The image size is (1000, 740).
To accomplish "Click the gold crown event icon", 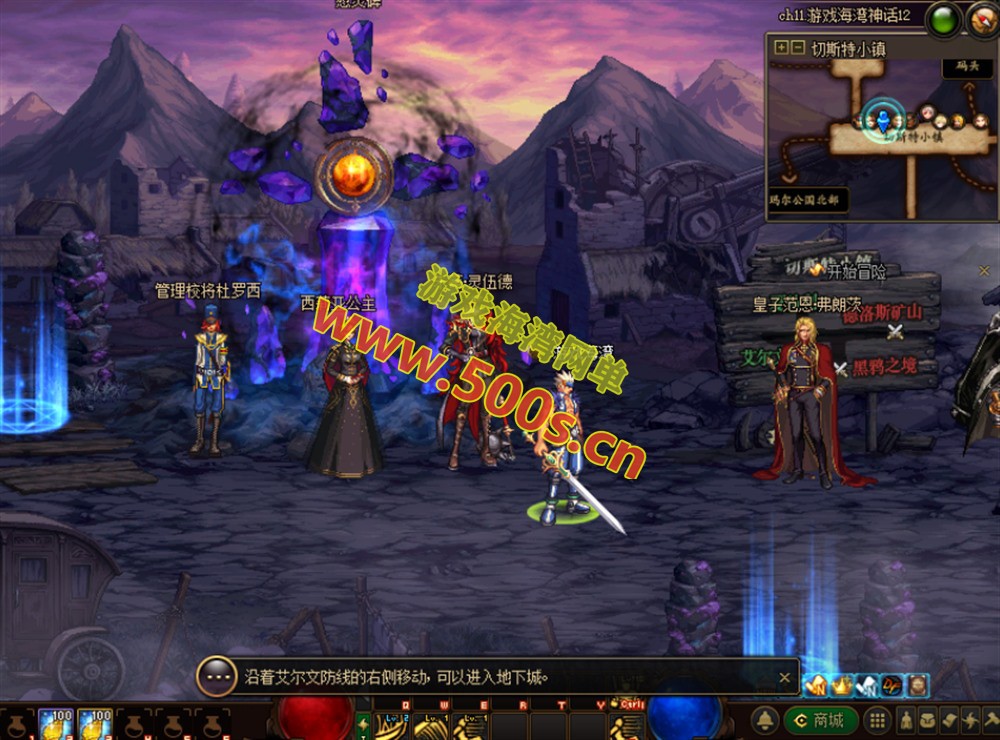I will coord(842,686).
